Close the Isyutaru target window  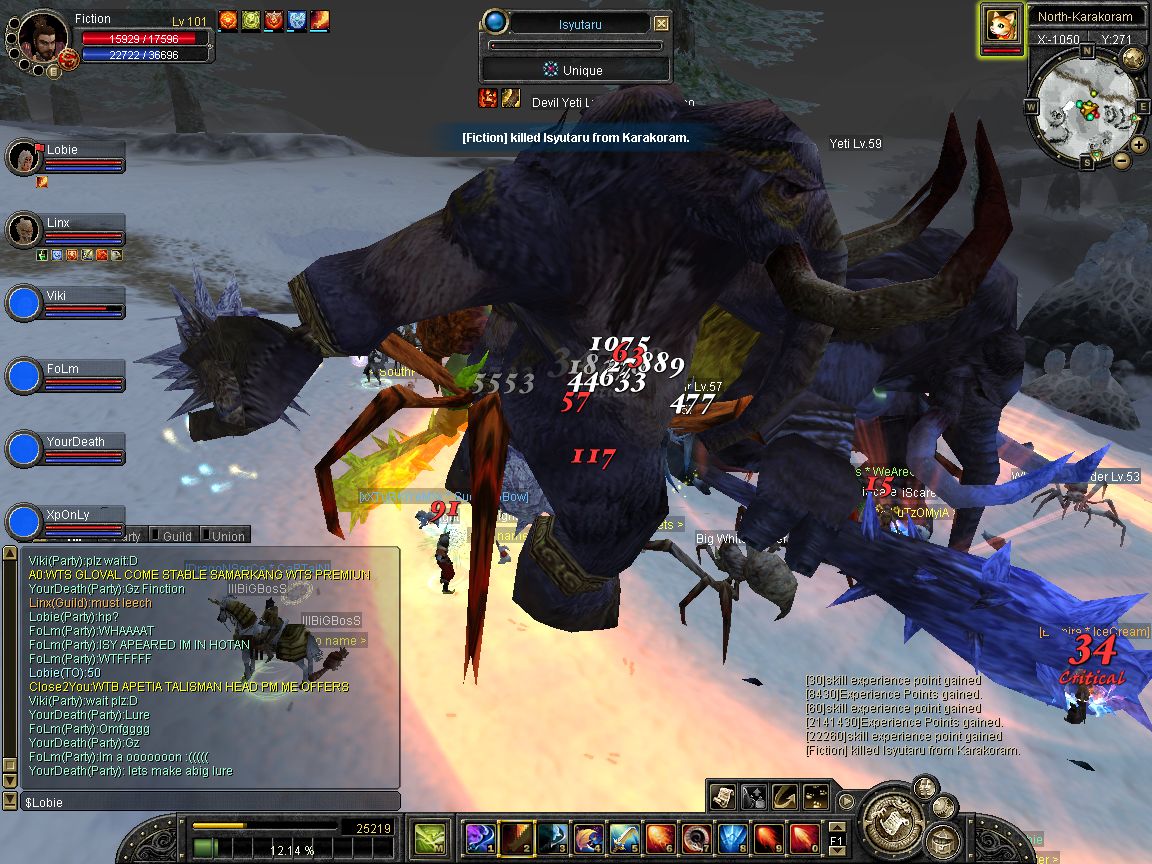661,23
